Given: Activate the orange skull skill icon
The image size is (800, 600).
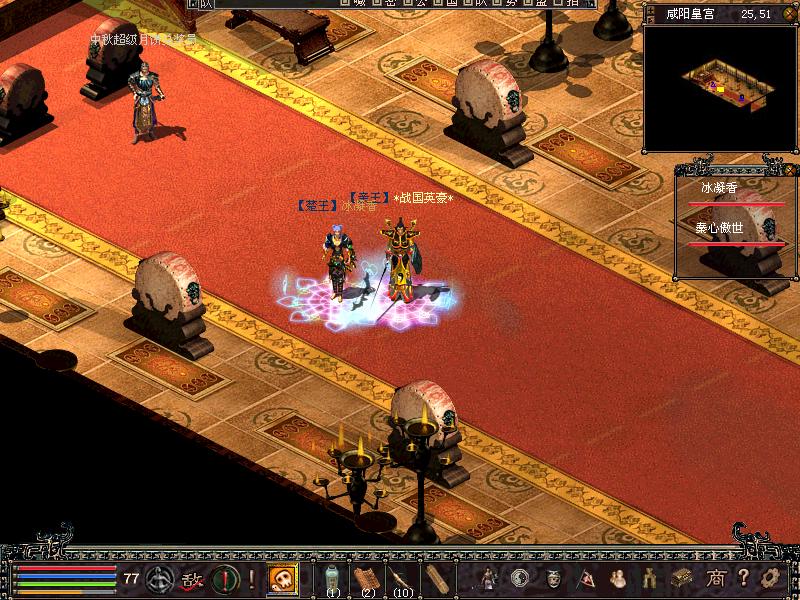Looking at the screenshot, I should tap(283, 578).
